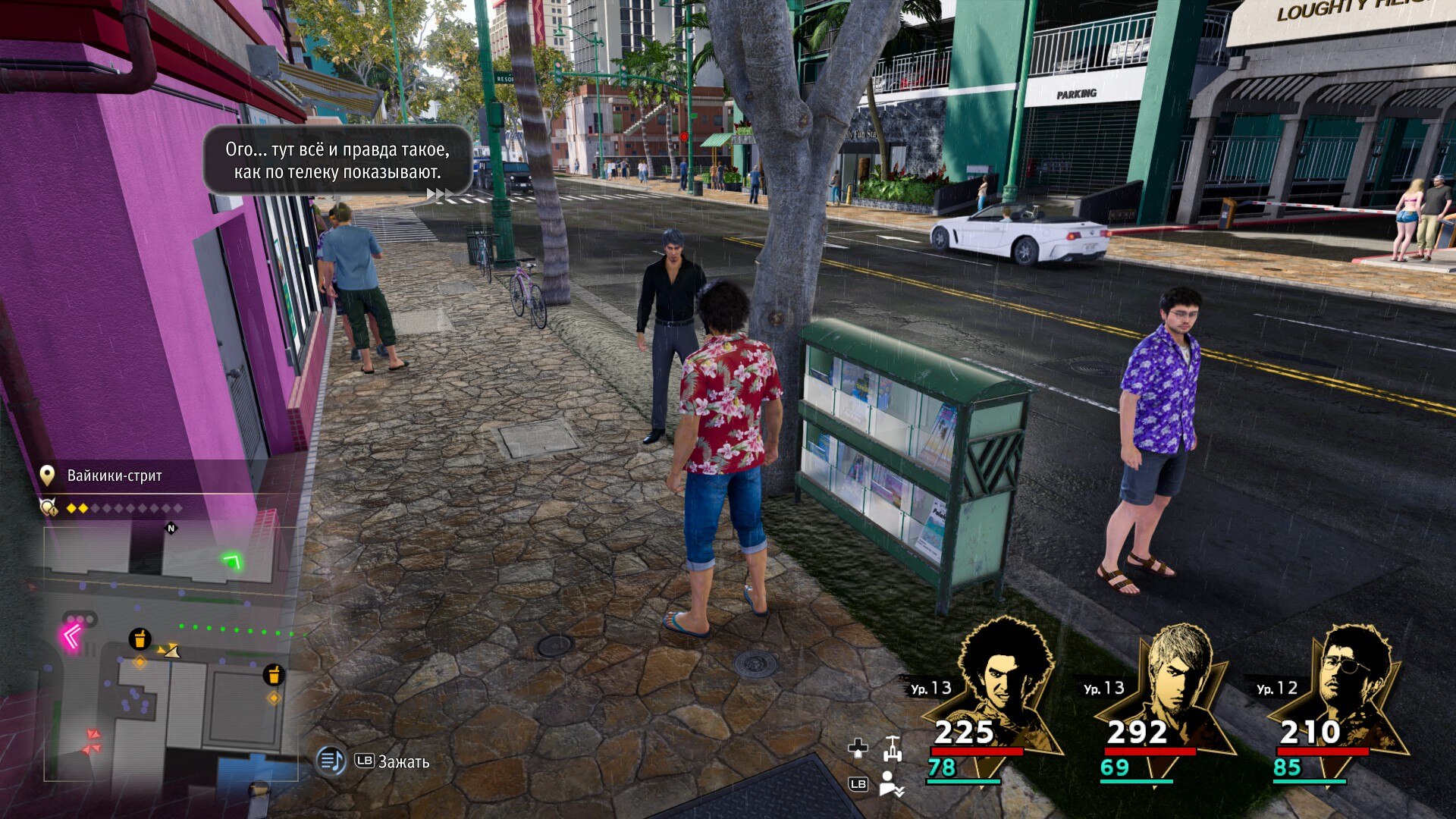Image resolution: width=1456 pixels, height=819 pixels.
Task: Activate the Segway street surfer icon
Action: point(893,748)
